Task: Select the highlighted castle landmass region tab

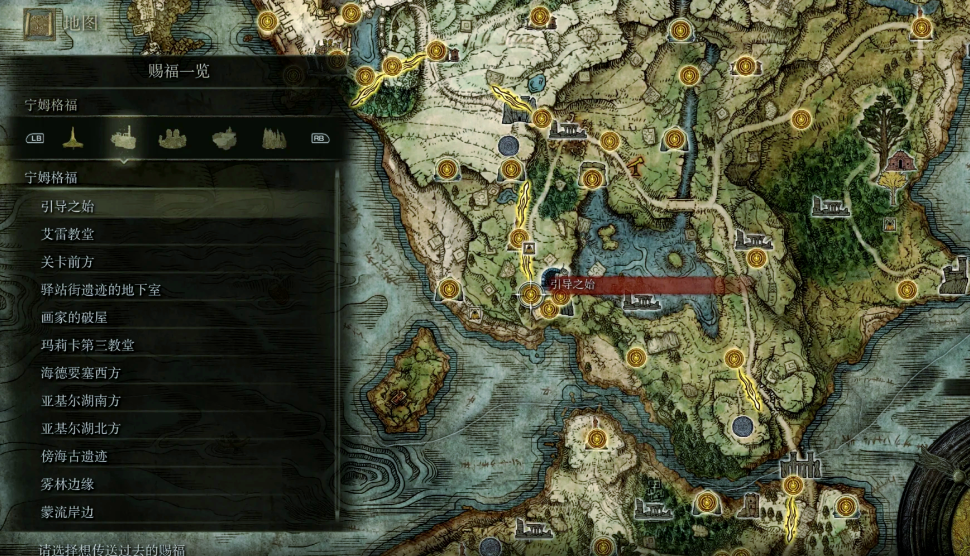Action: (124, 138)
